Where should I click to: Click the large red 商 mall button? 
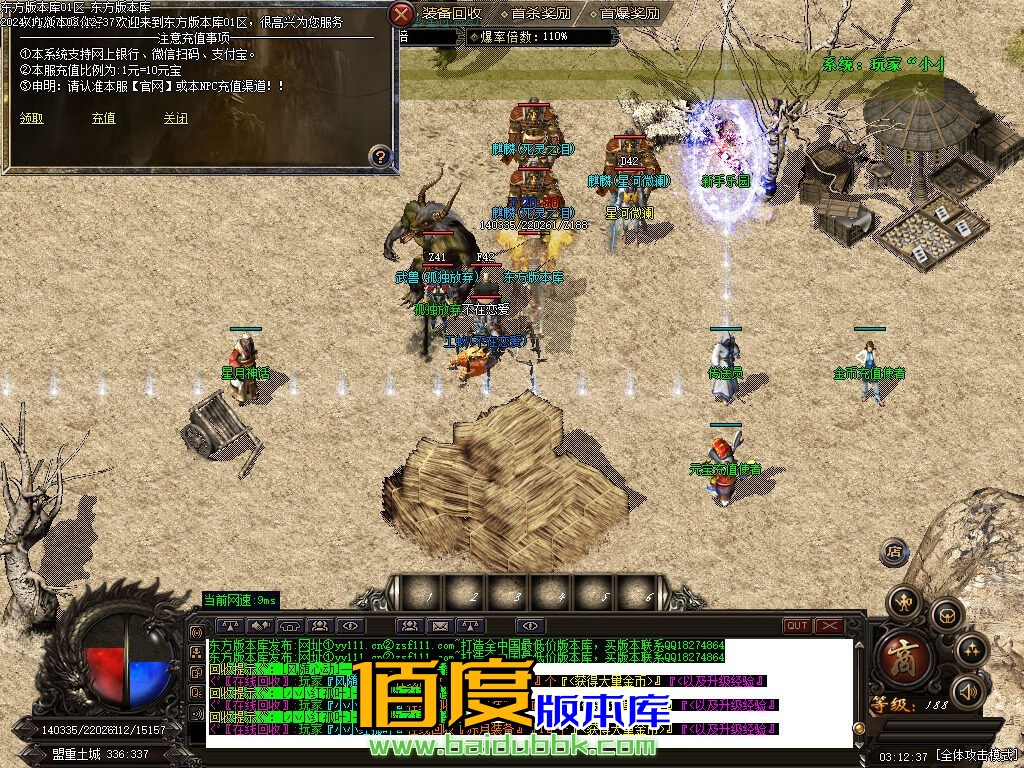905,659
